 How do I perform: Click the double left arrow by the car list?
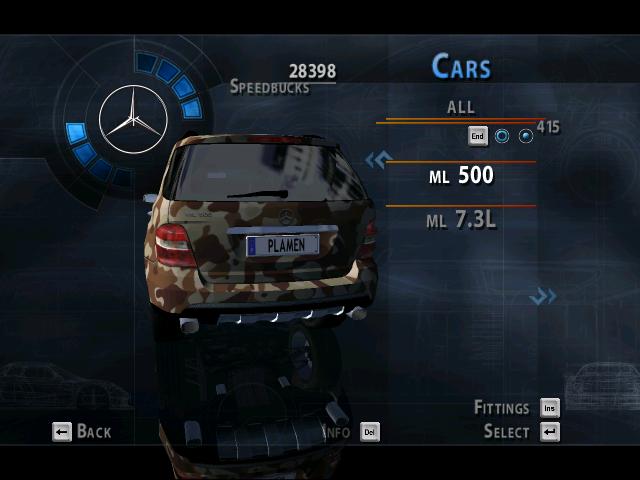pyautogui.click(x=376, y=160)
